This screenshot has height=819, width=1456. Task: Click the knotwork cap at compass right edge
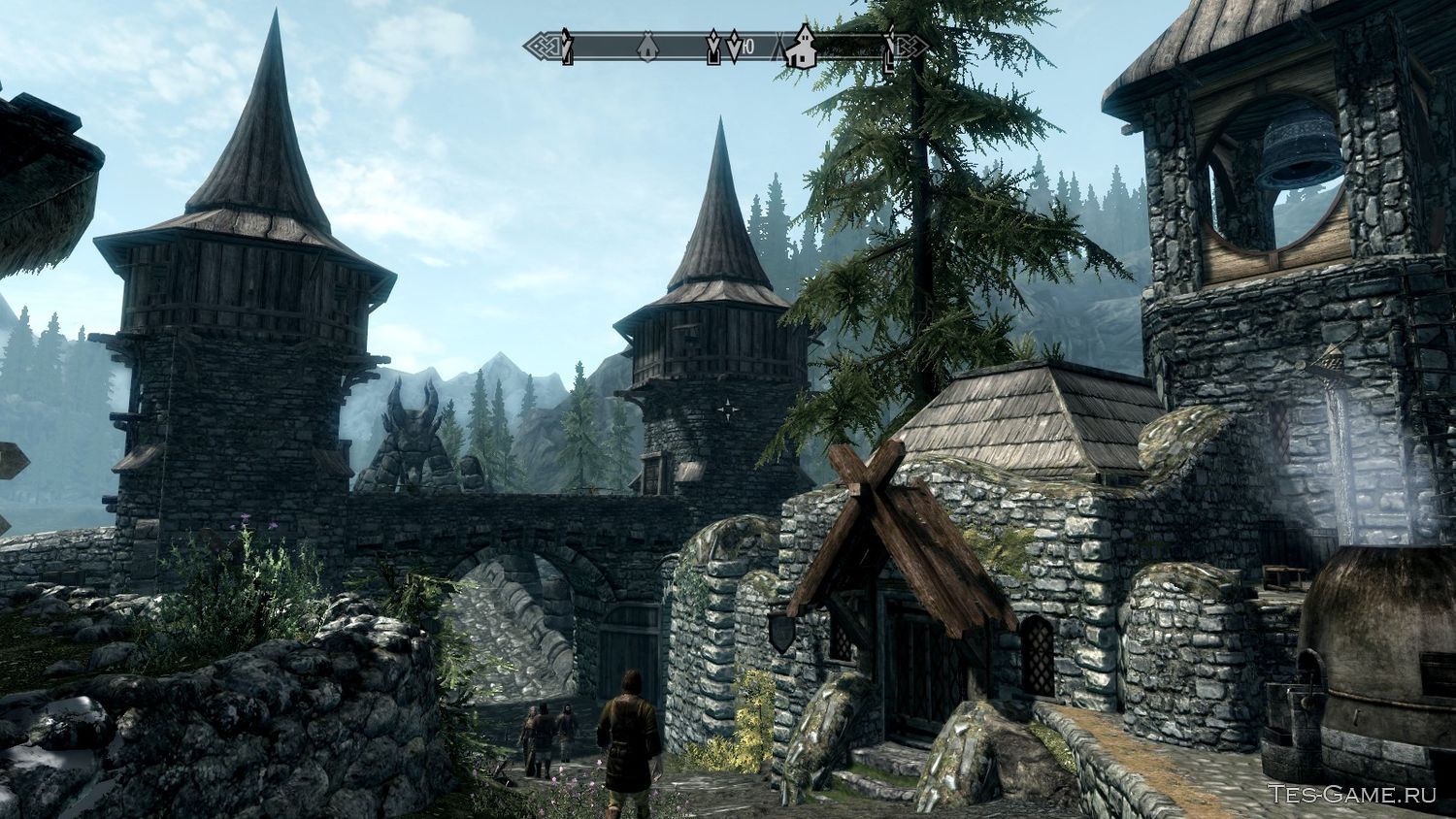point(909,44)
